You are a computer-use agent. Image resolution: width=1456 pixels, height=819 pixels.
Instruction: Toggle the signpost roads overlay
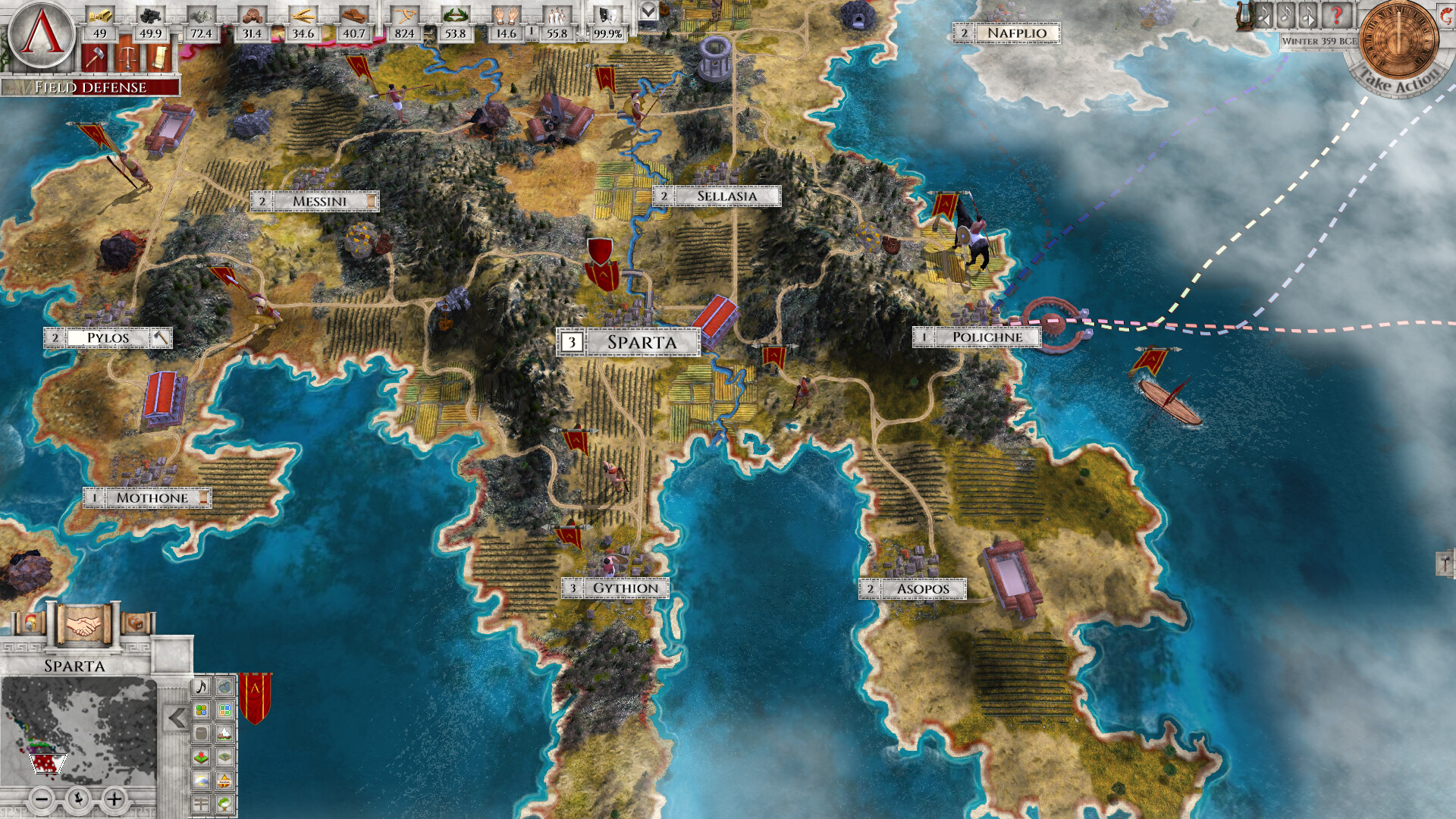201,802
